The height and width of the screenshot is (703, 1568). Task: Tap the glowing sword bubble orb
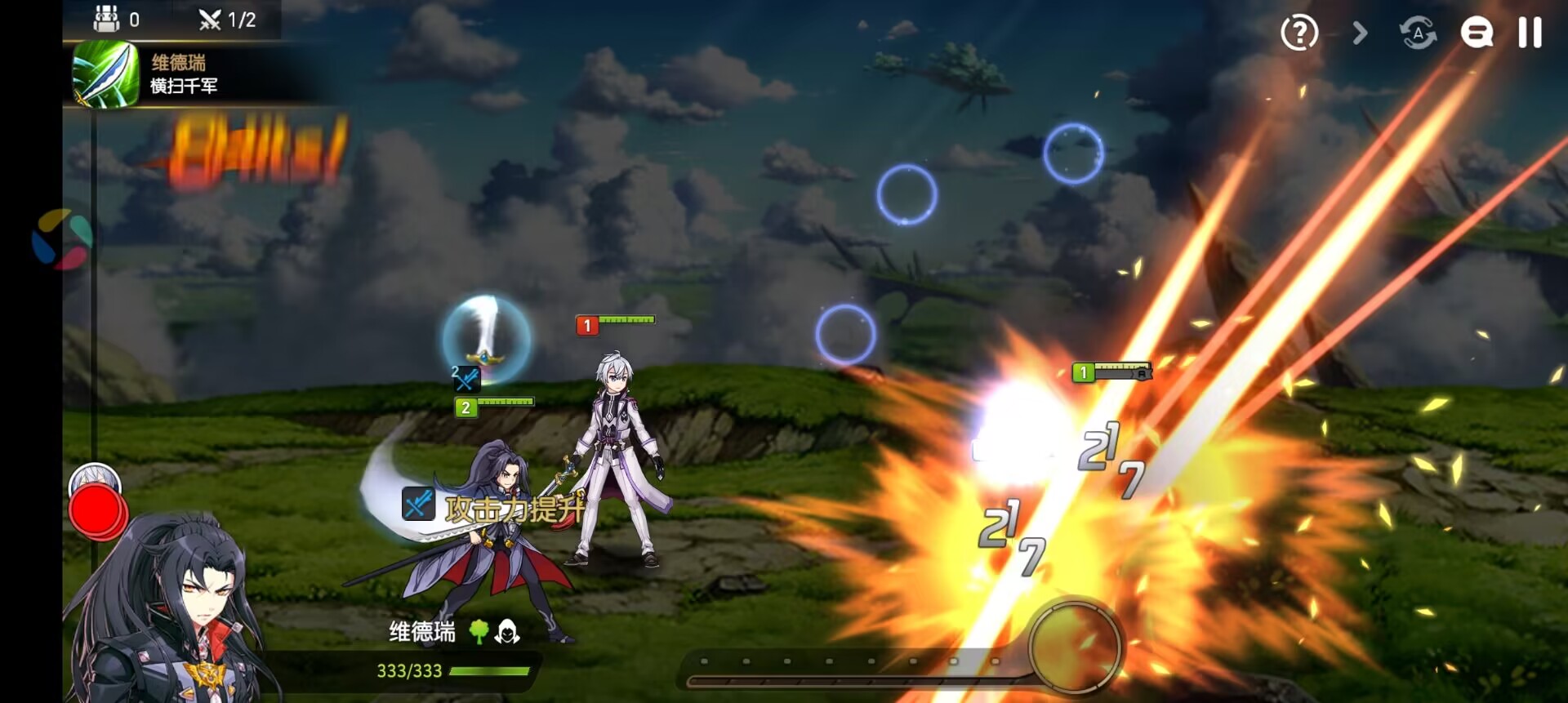coord(487,339)
